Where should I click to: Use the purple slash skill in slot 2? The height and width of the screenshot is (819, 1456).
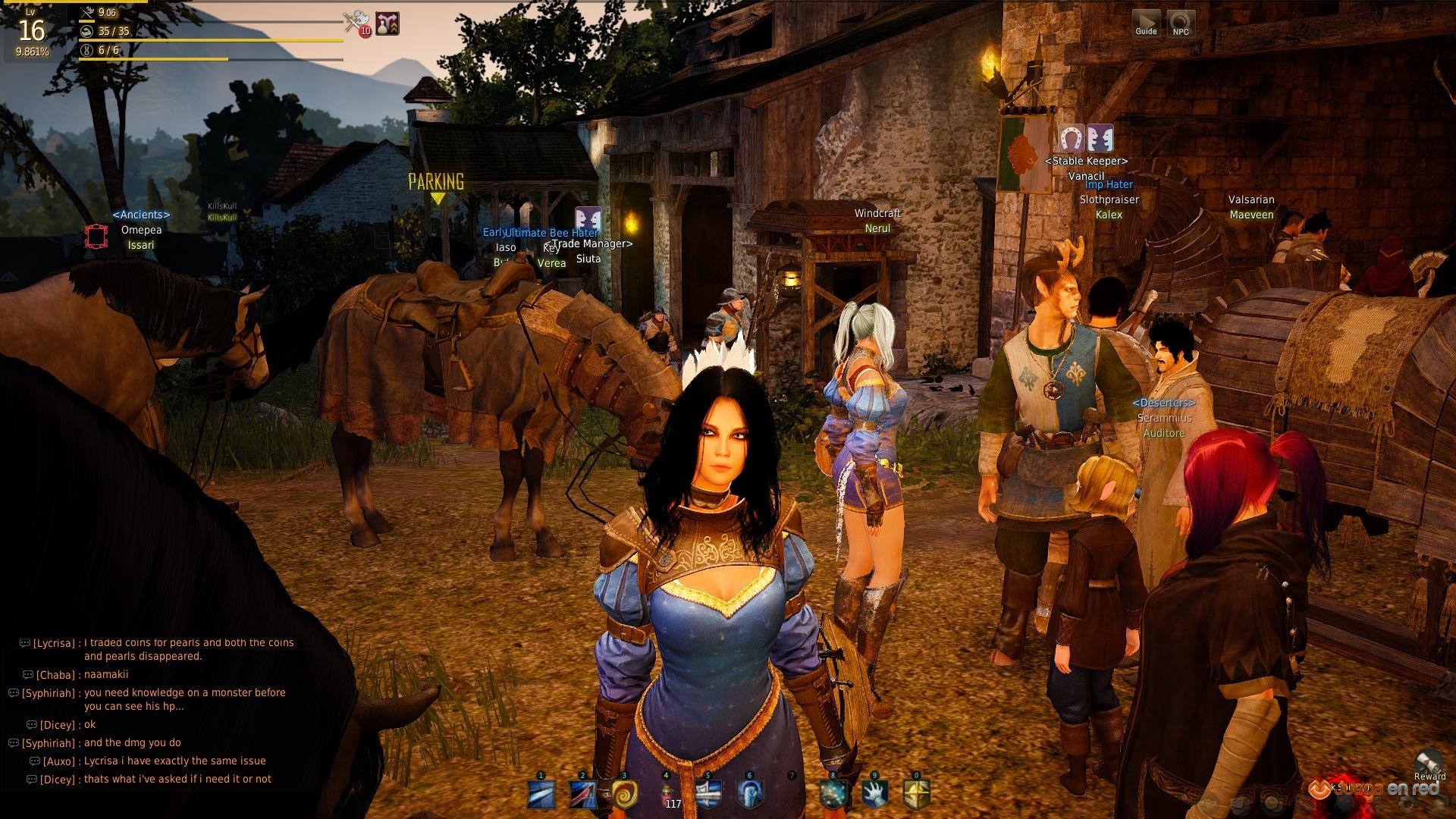(583, 794)
